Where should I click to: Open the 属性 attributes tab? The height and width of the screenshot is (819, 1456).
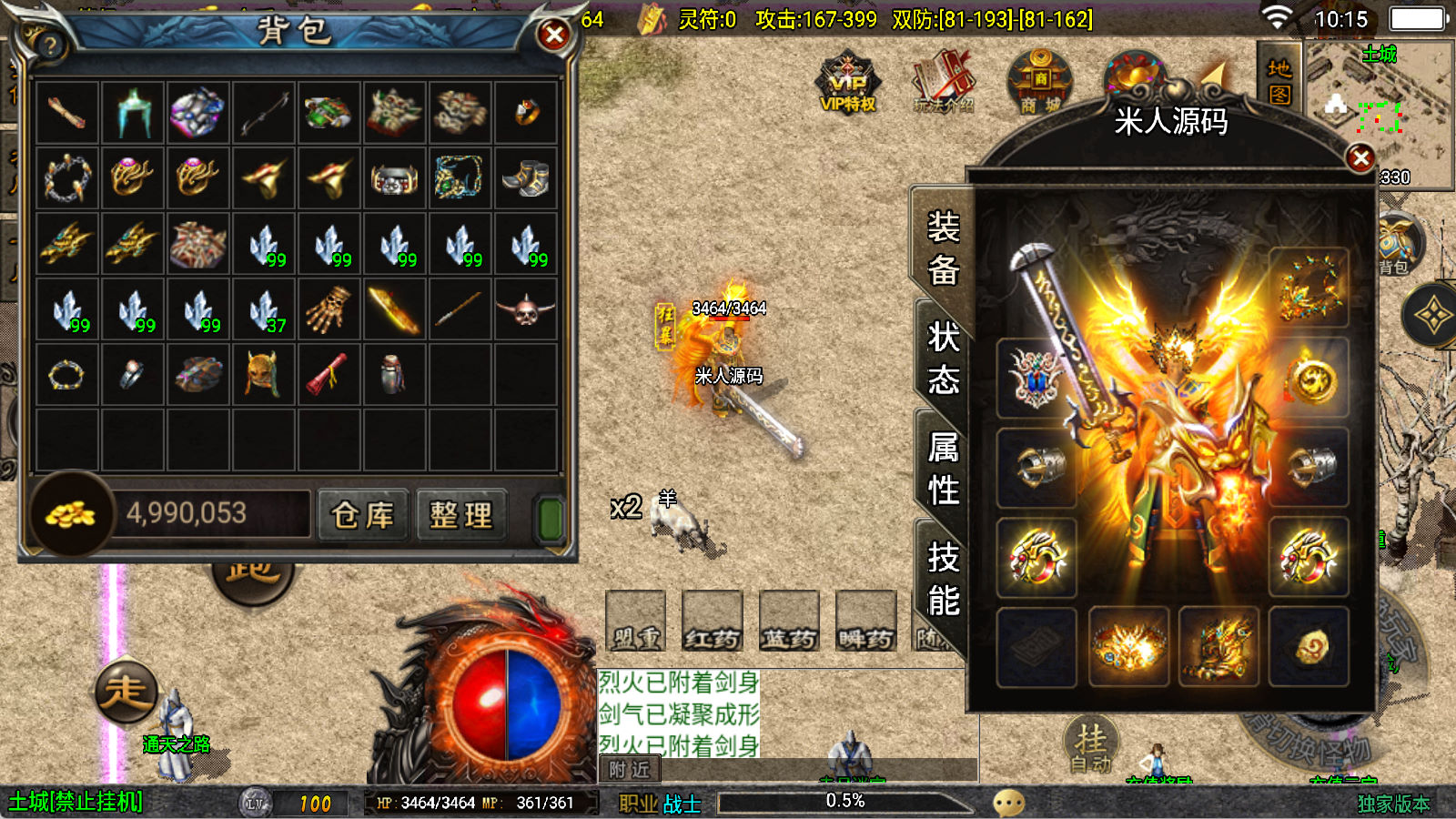click(x=943, y=469)
